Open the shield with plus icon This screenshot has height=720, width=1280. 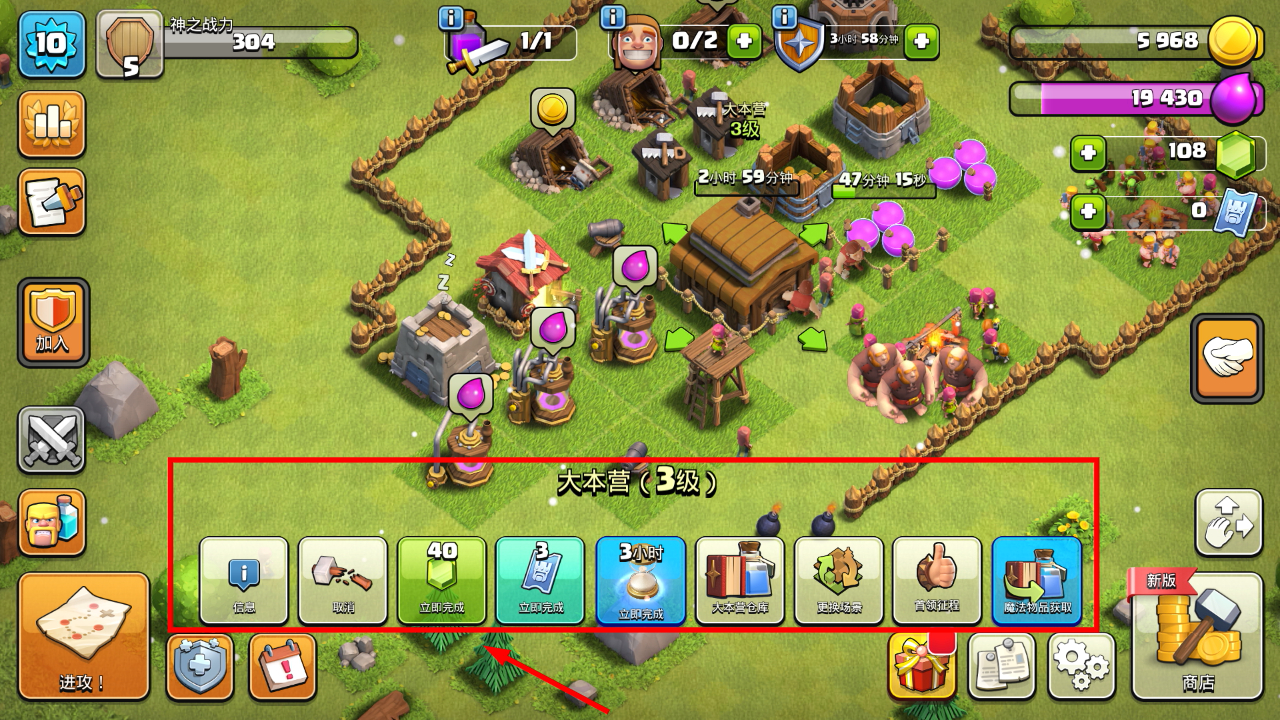click(x=200, y=666)
